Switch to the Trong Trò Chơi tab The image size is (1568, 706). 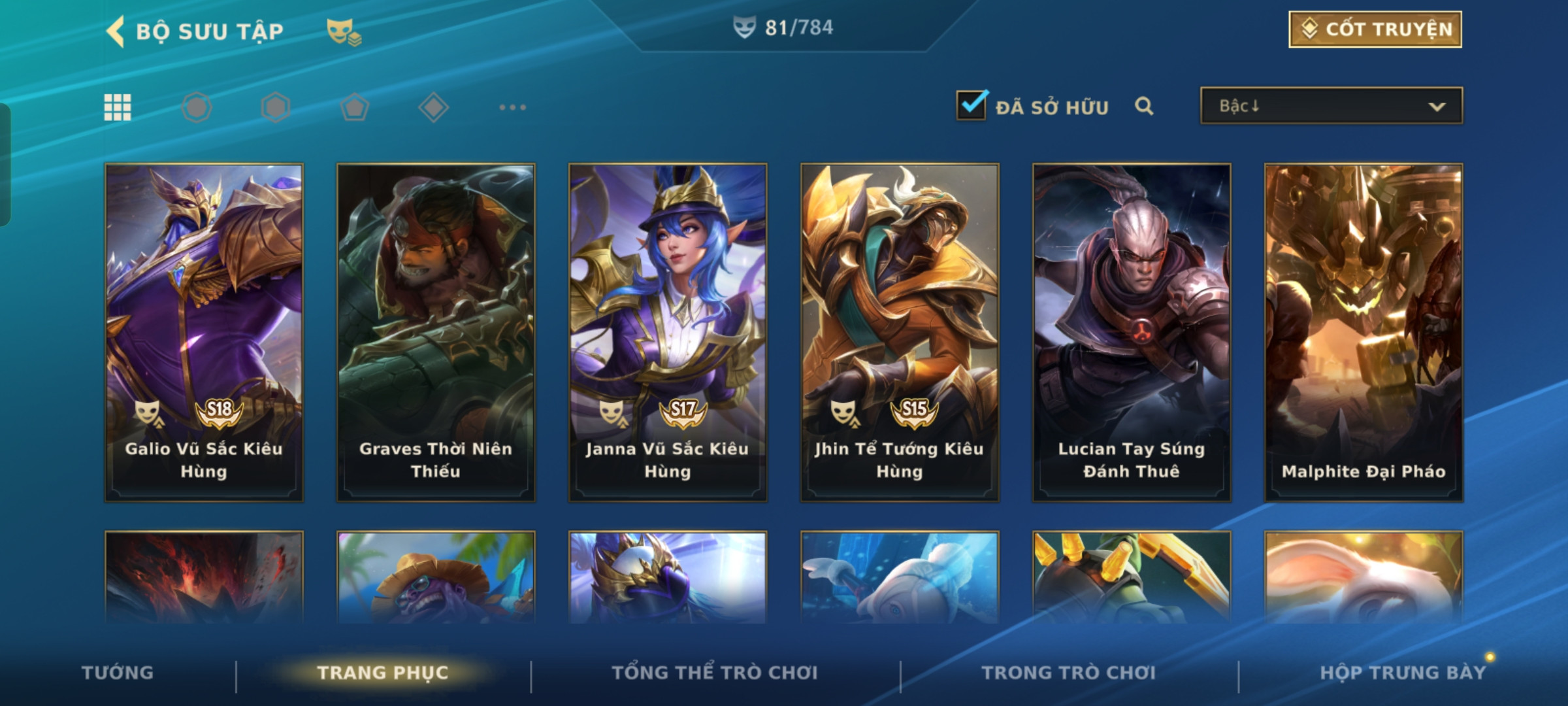coord(1069,673)
